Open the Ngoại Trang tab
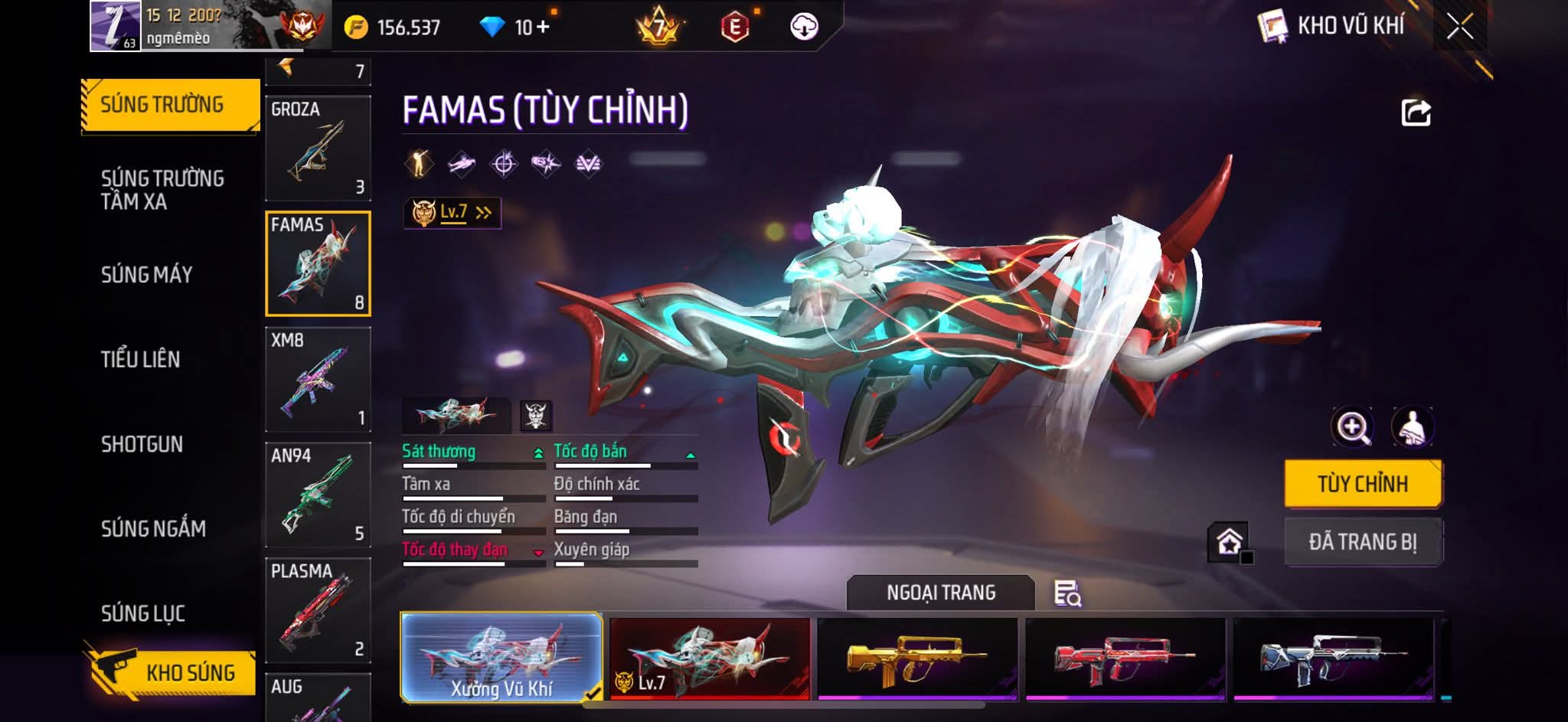Image resolution: width=1568 pixels, height=722 pixels. [941, 593]
